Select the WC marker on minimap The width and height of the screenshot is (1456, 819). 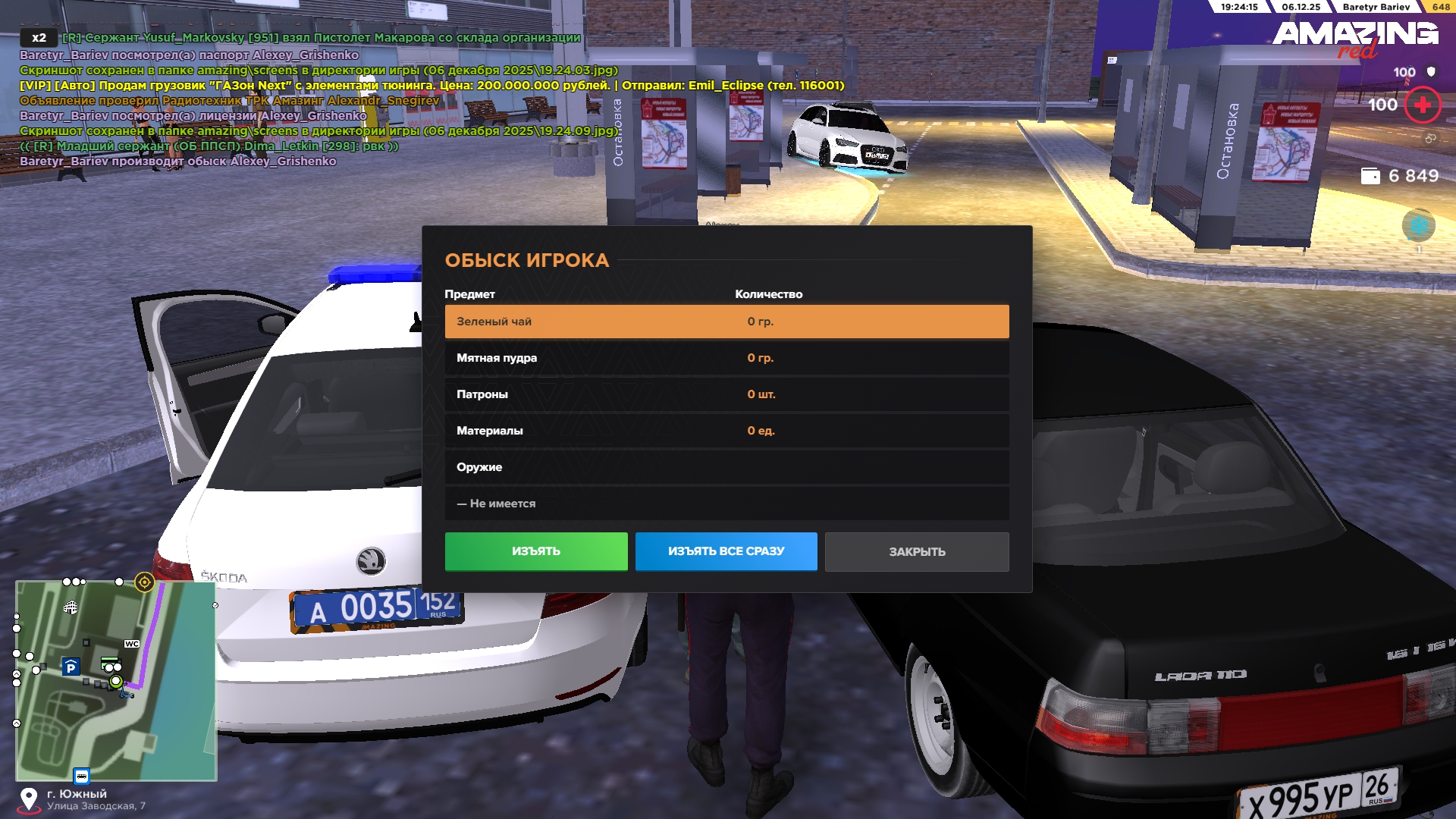[132, 644]
